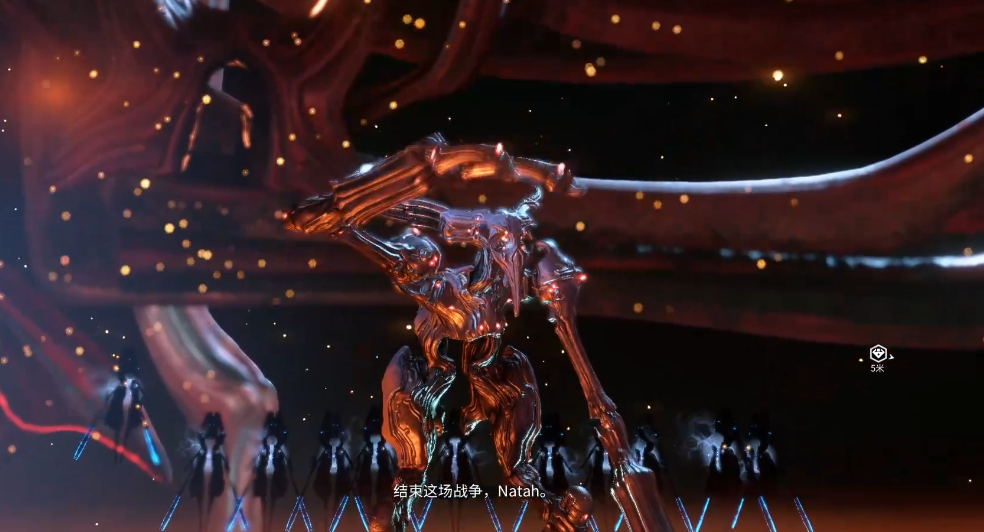Click the hexagonal waypoint marker icon
The image size is (984, 532).
click(x=877, y=352)
